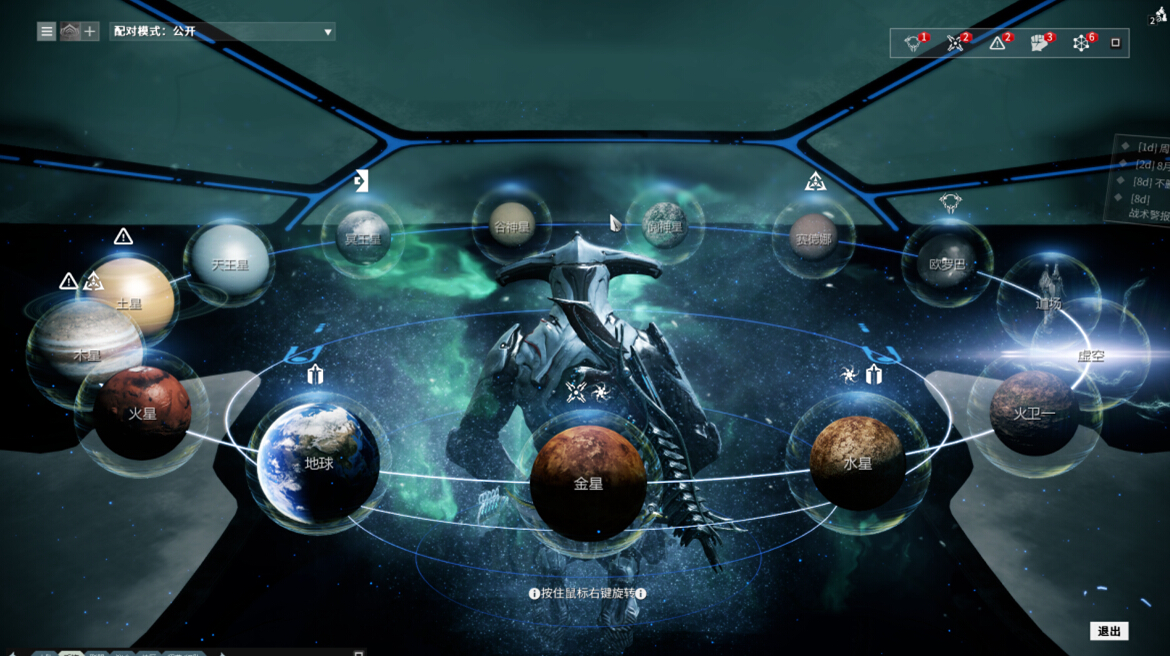The width and height of the screenshot is (1170, 656).
Task: Show the crossed blades invasions icon
Action: (956, 43)
